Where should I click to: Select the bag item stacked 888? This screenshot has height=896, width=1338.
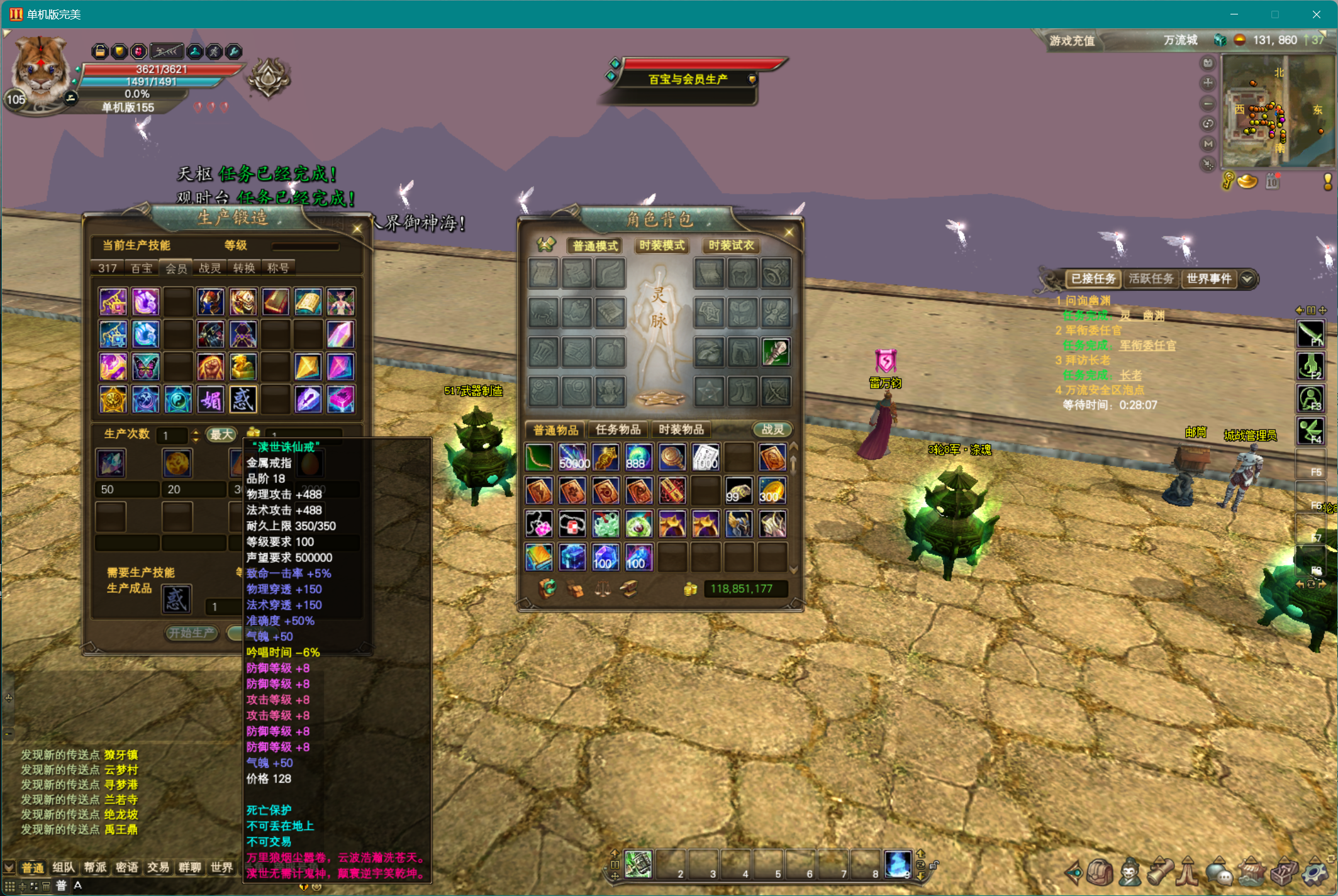(x=638, y=458)
